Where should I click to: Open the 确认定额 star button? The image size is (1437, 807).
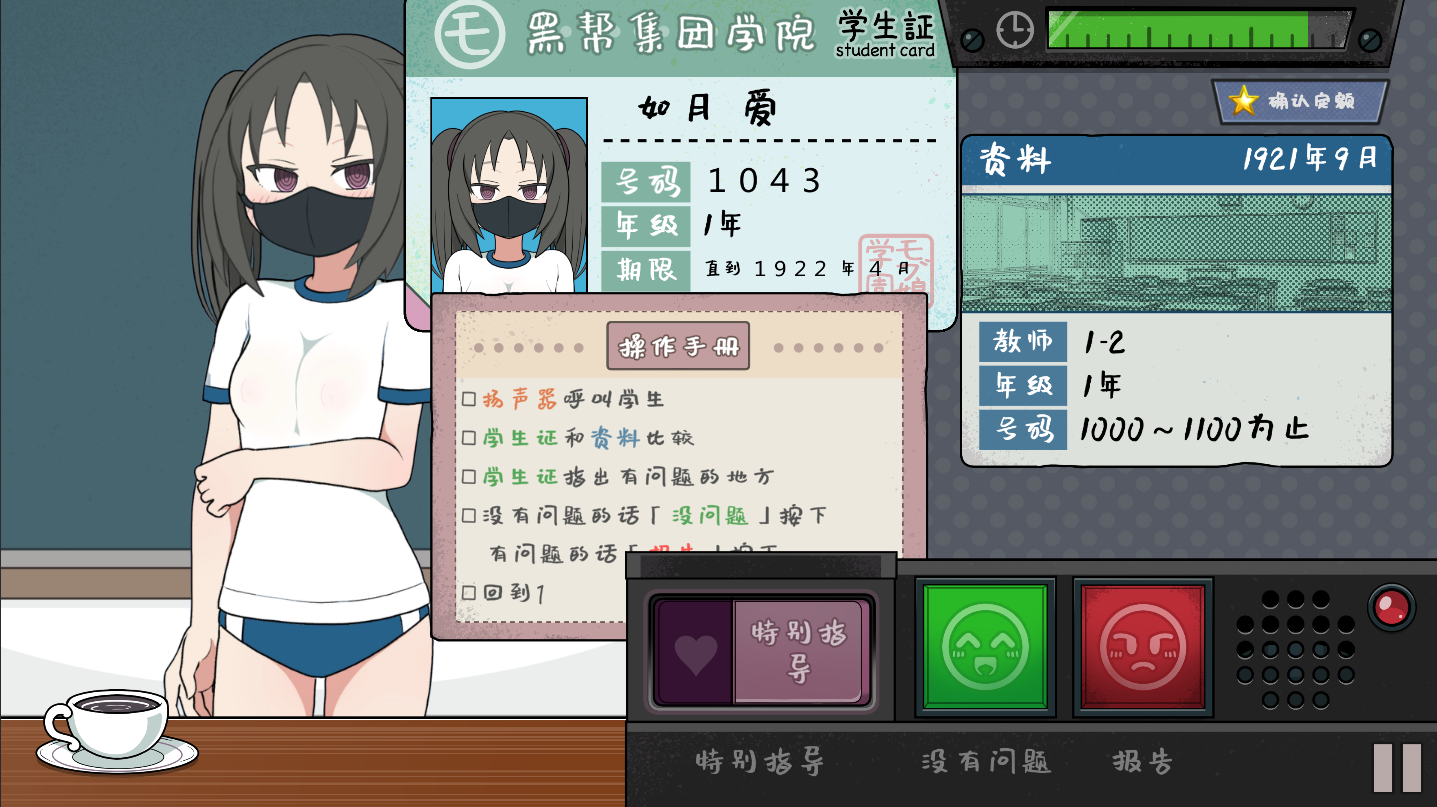[1301, 101]
